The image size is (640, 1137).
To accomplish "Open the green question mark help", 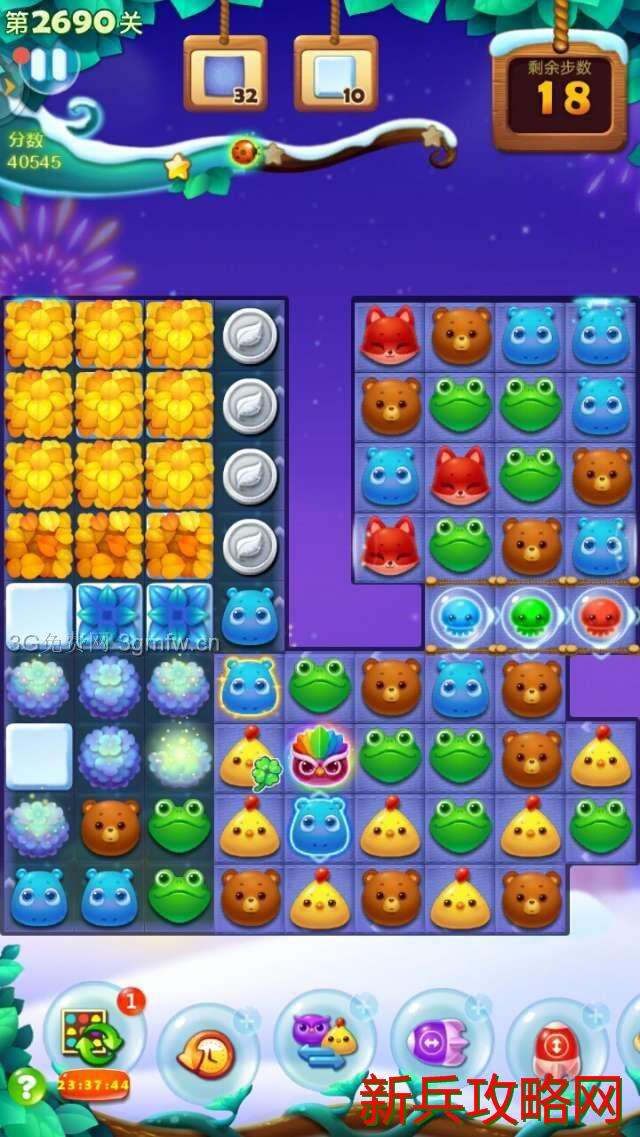I will click(x=26, y=1086).
